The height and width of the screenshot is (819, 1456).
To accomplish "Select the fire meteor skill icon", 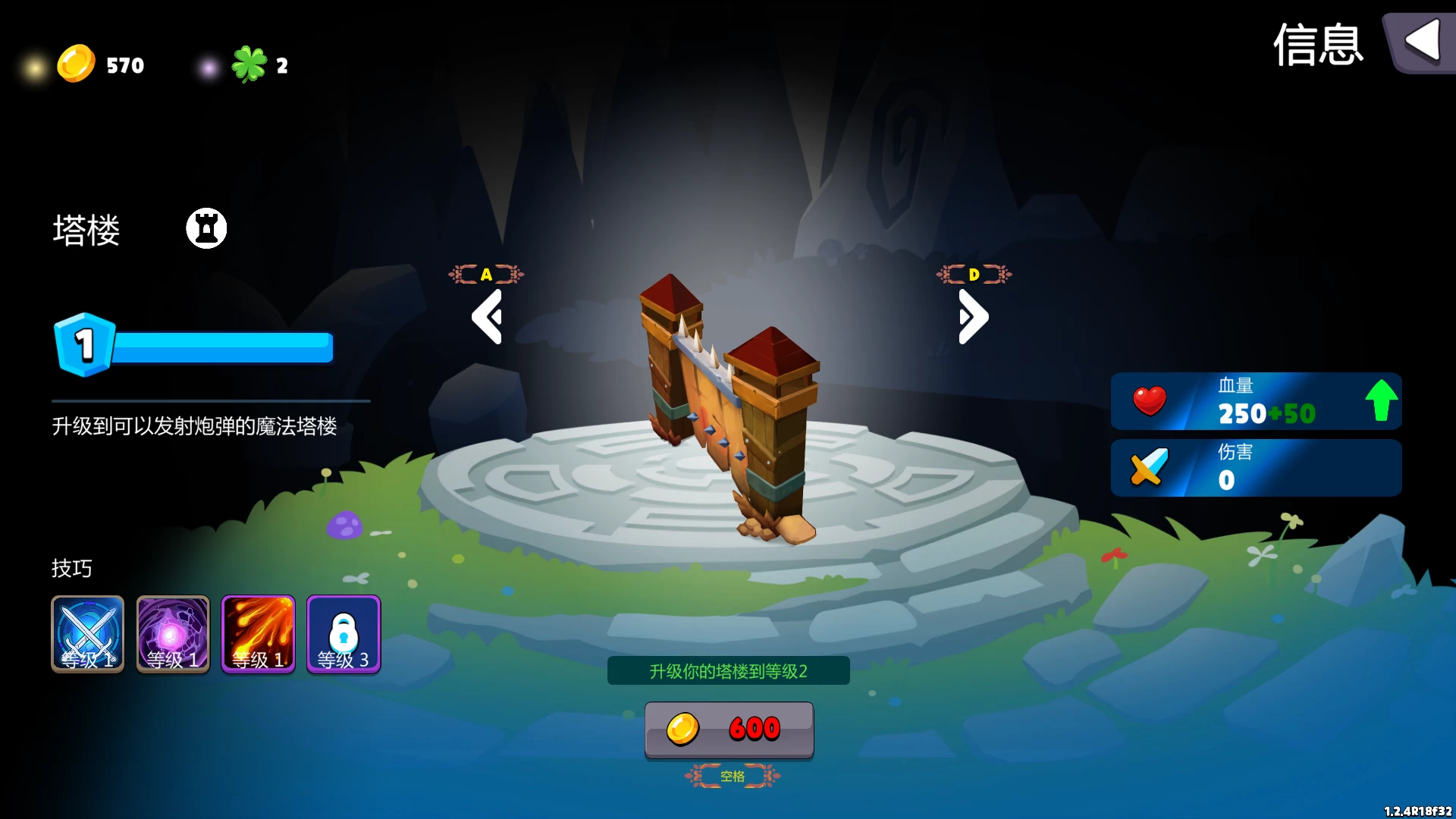I will tap(258, 634).
